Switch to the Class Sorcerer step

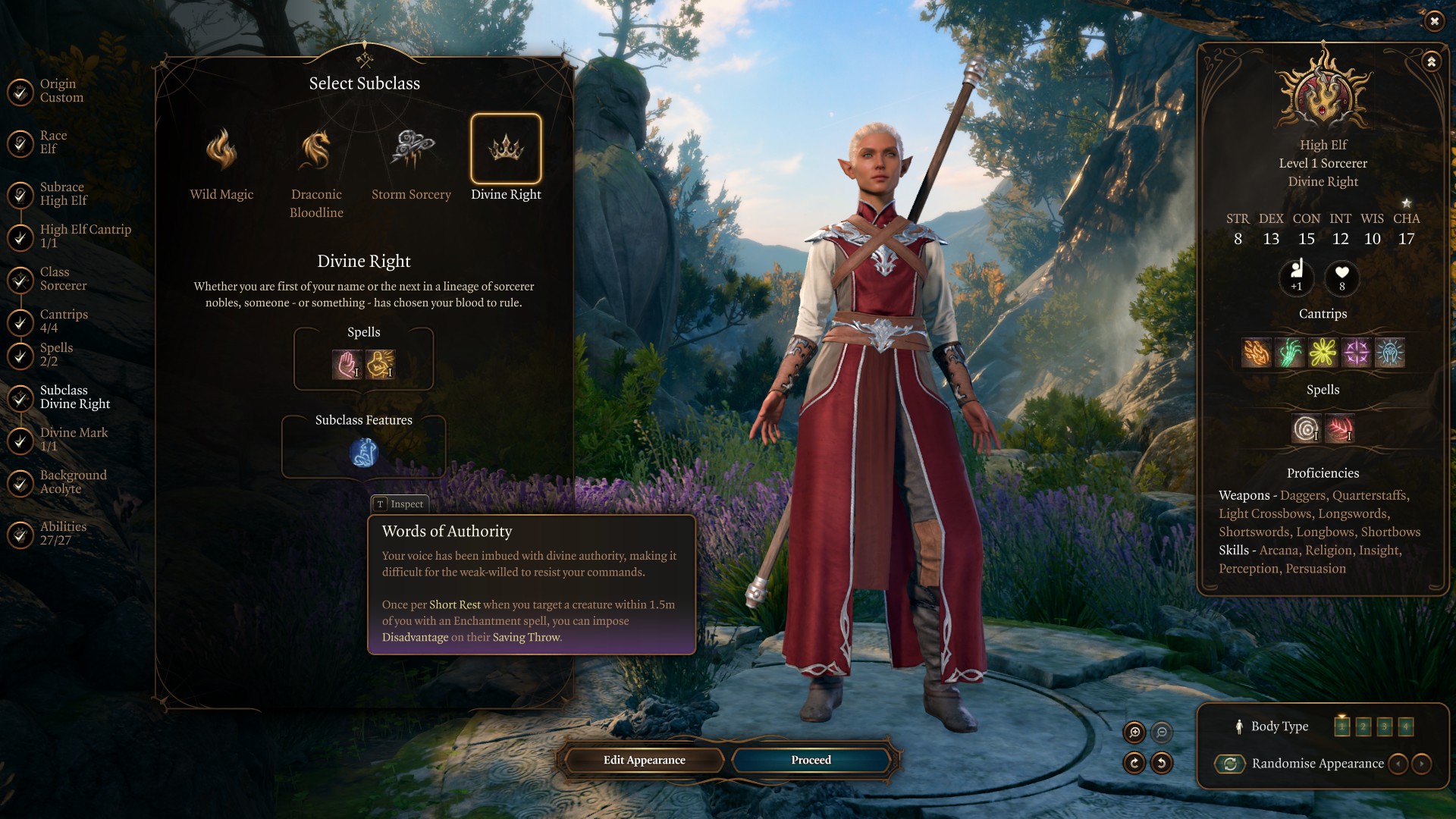click(x=63, y=279)
